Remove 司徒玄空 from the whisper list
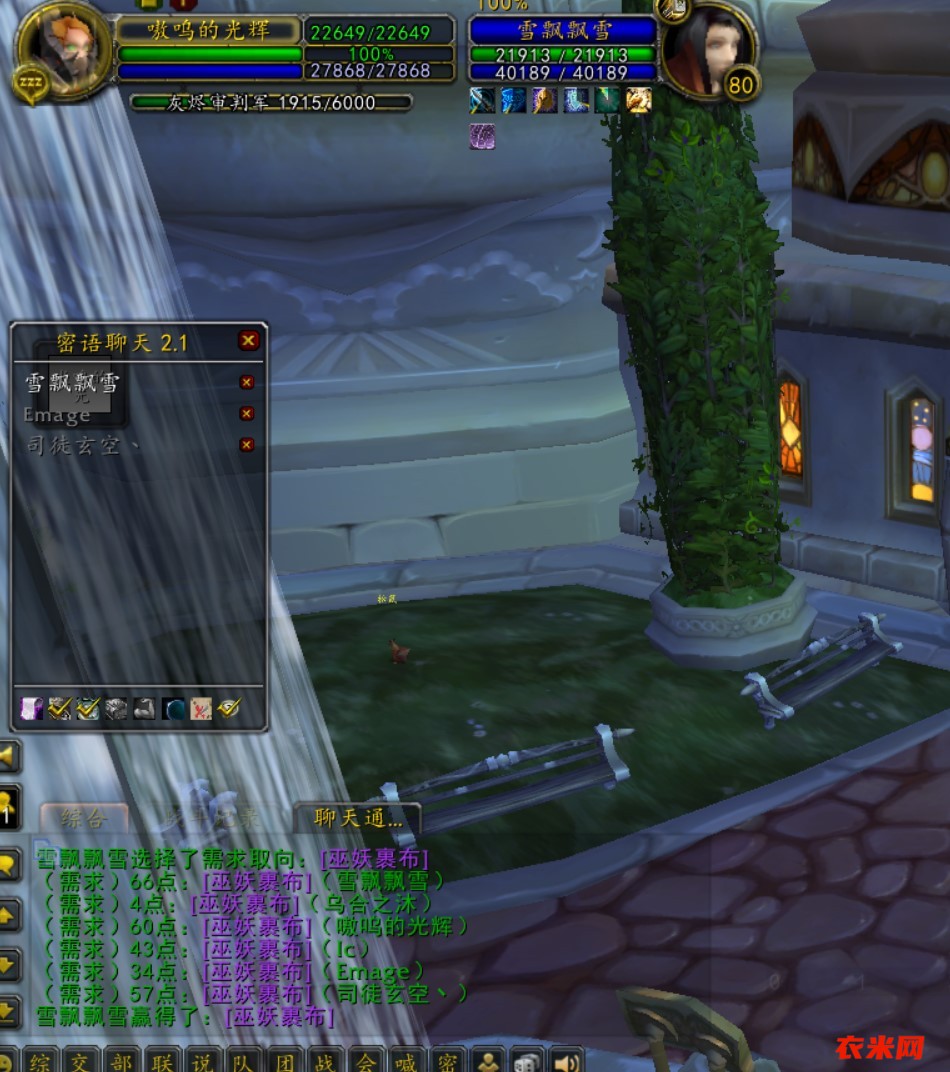Screen dimensions: 950x1072 point(246,445)
